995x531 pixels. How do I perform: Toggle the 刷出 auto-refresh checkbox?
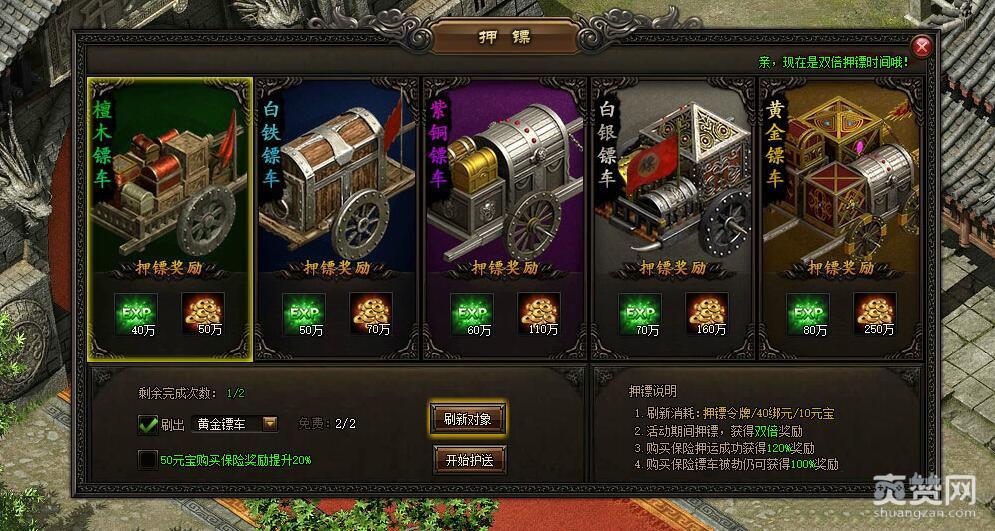(148, 424)
